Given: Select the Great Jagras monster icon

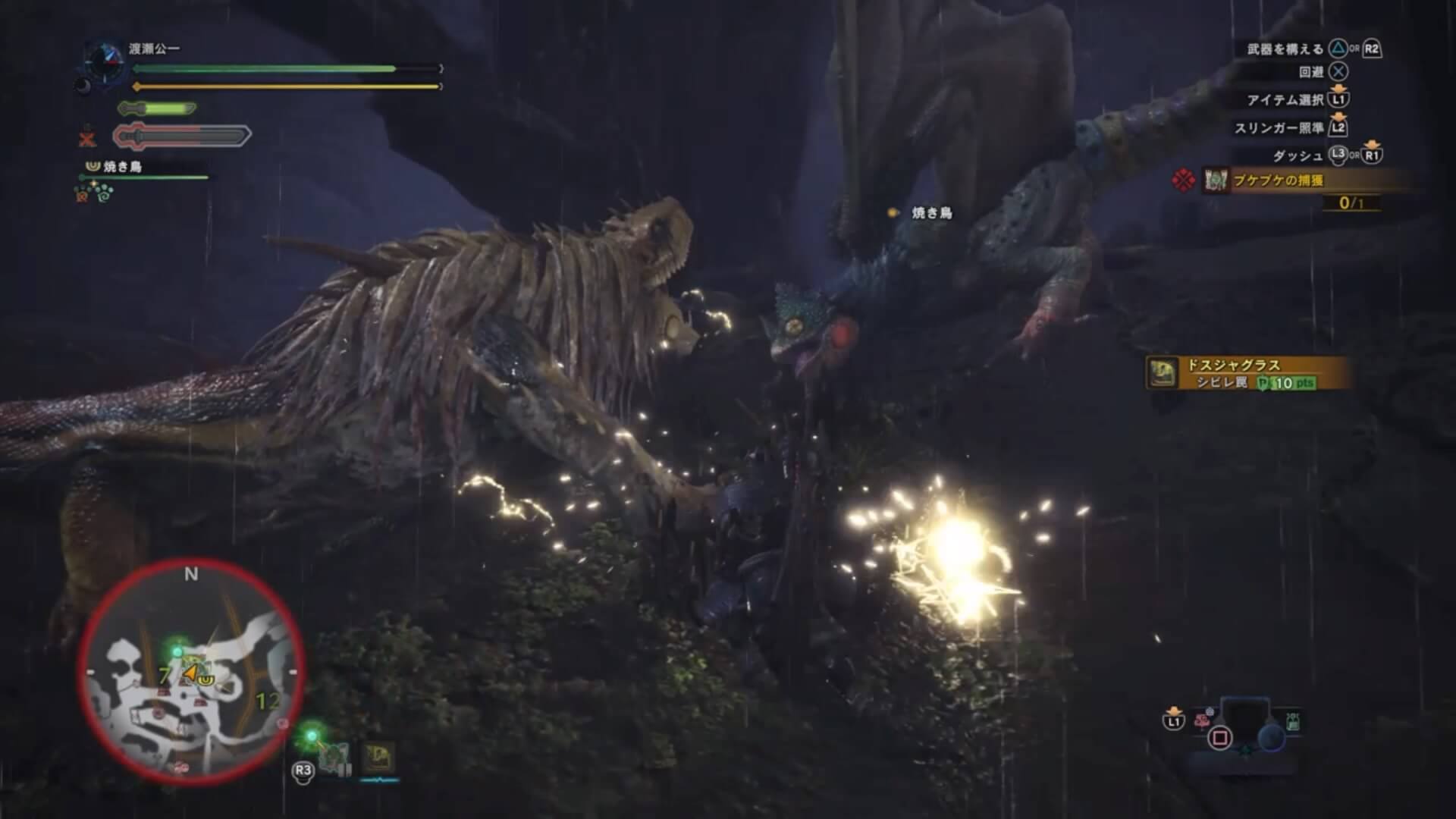Looking at the screenshot, I should [378, 757].
